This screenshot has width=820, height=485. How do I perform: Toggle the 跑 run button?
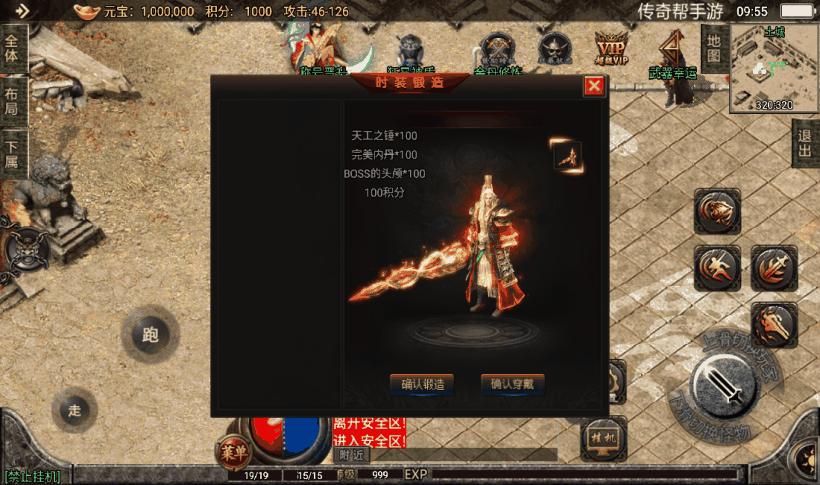click(150, 335)
